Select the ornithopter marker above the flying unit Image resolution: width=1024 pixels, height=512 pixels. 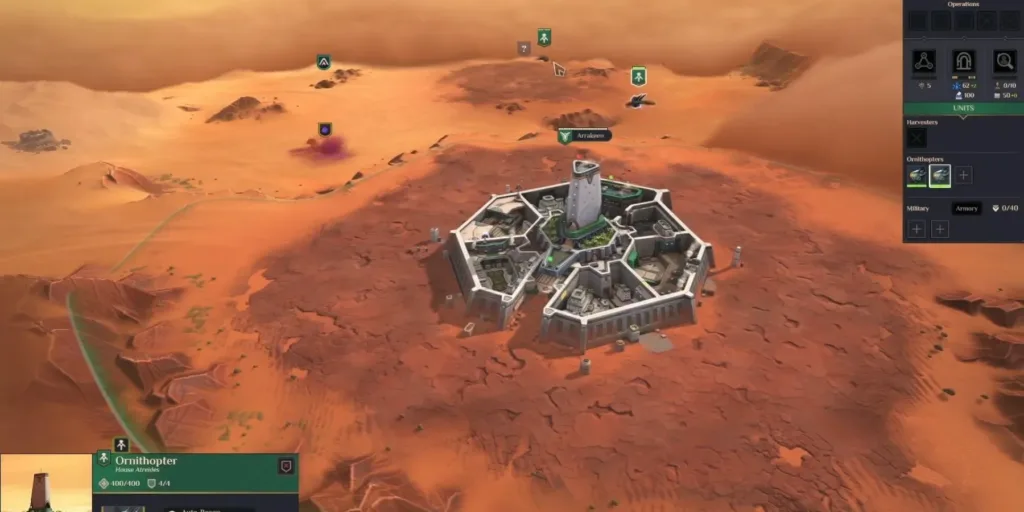click(638, 76)
